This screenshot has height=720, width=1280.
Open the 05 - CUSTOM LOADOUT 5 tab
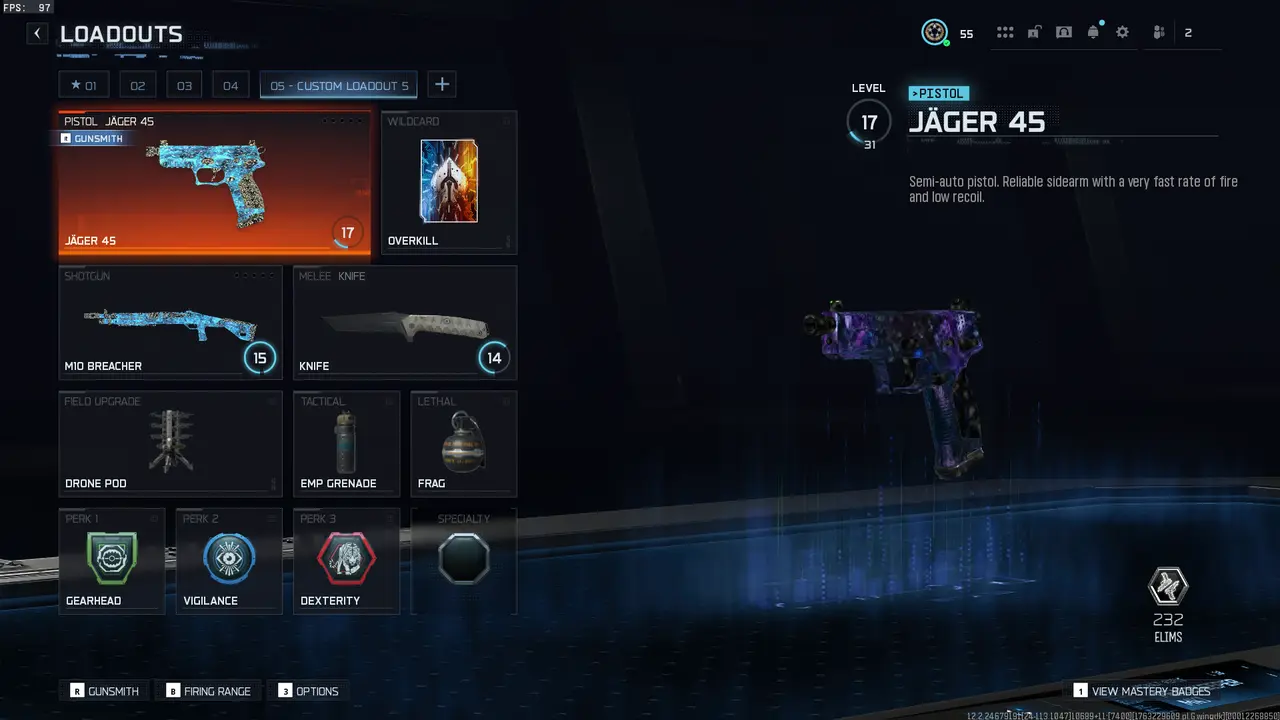pos(338,85)
